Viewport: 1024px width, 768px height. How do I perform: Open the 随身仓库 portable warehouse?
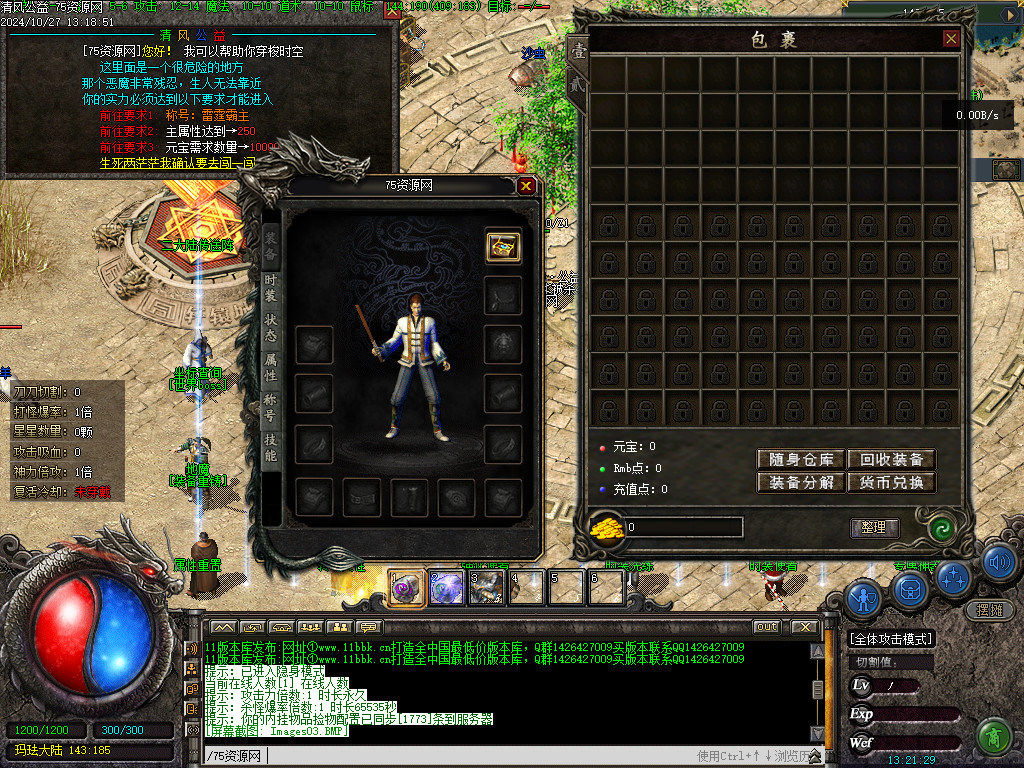point(801,460)
